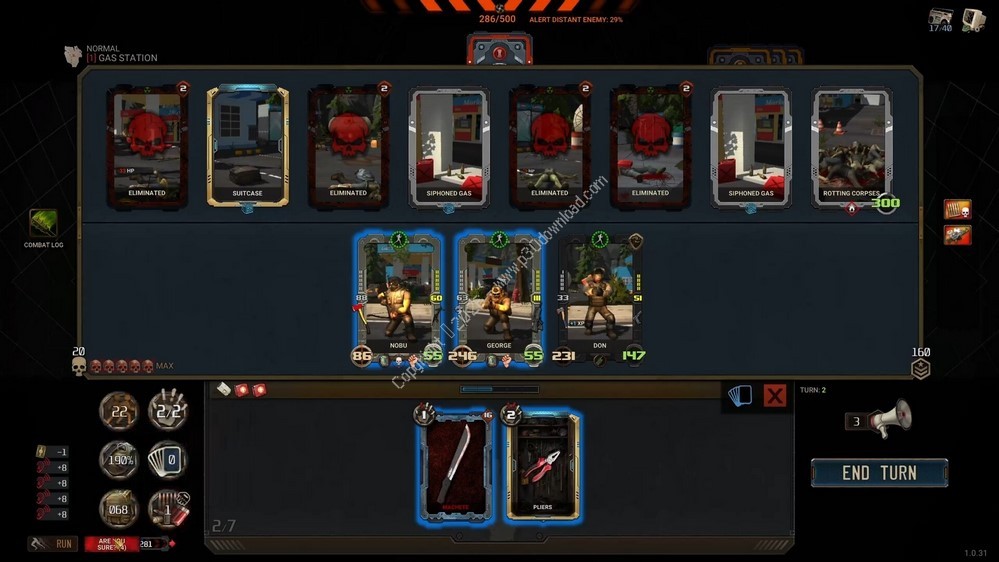The height and width of the screenshot is (562, 999).
Task: Open the blue card deck view
Action: pyautogui.click(x=740, y=396)
